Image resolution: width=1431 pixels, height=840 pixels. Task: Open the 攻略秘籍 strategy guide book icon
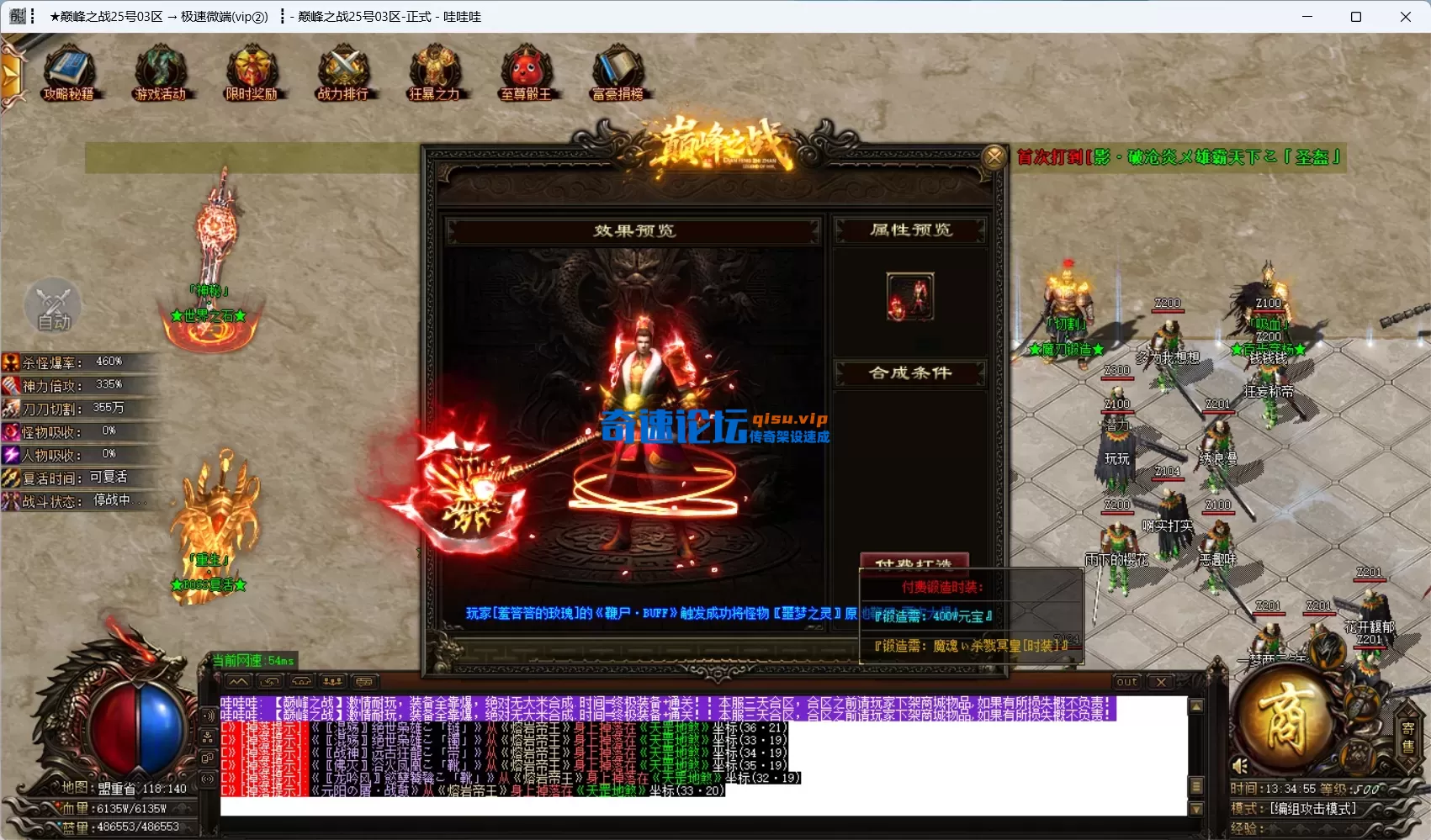point(69,74)
